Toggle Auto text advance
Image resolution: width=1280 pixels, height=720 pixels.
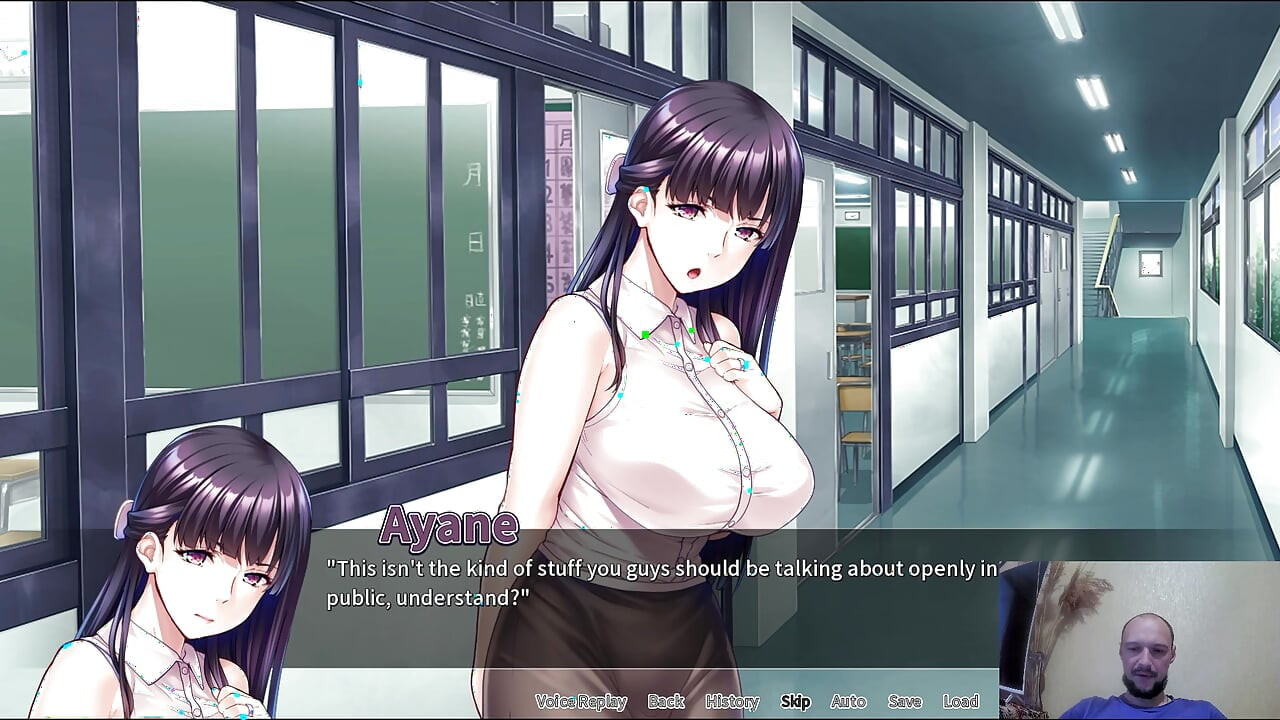point(848,701)
